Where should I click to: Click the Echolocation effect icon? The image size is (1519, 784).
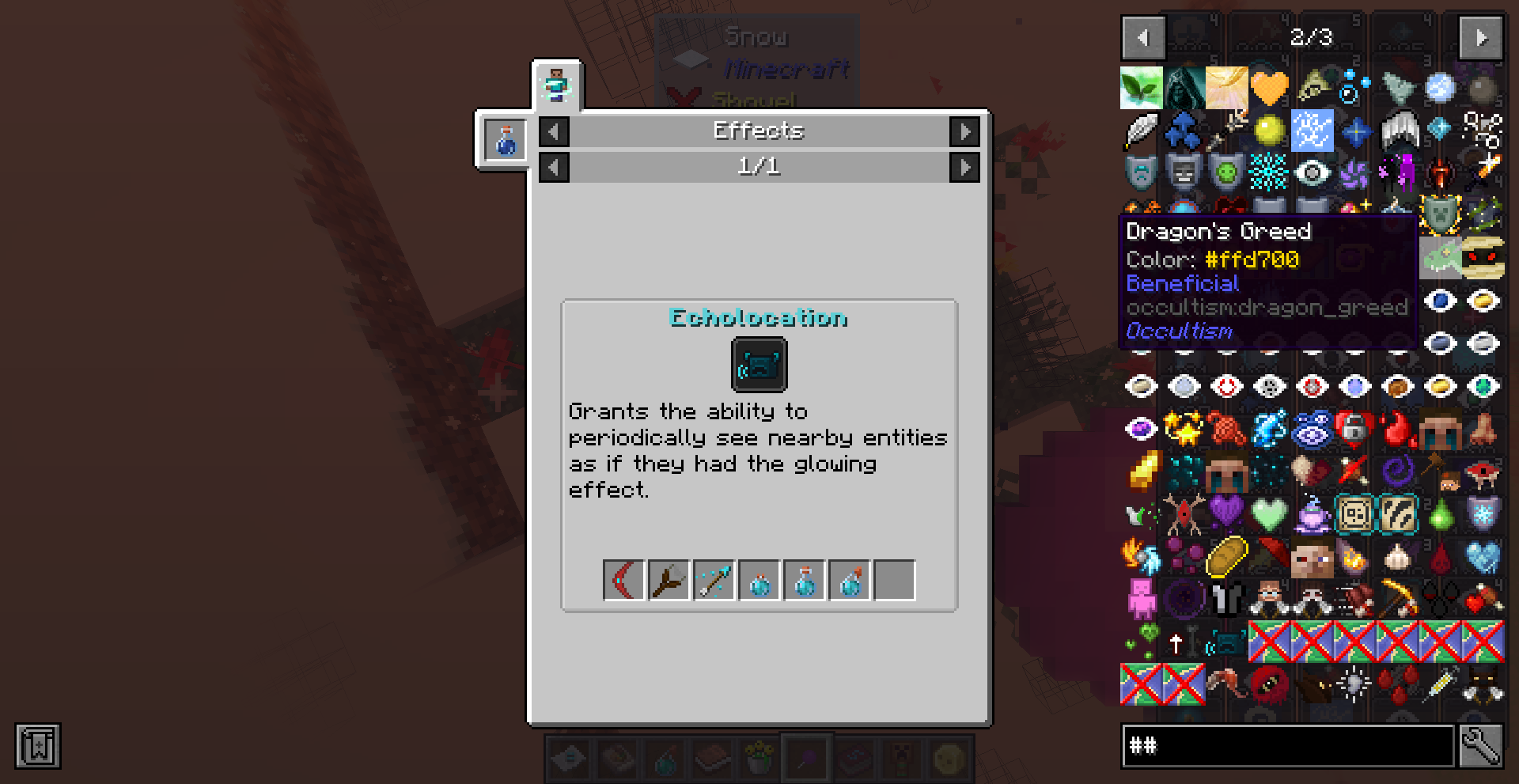pyautogui.click(x=759, y=365)
